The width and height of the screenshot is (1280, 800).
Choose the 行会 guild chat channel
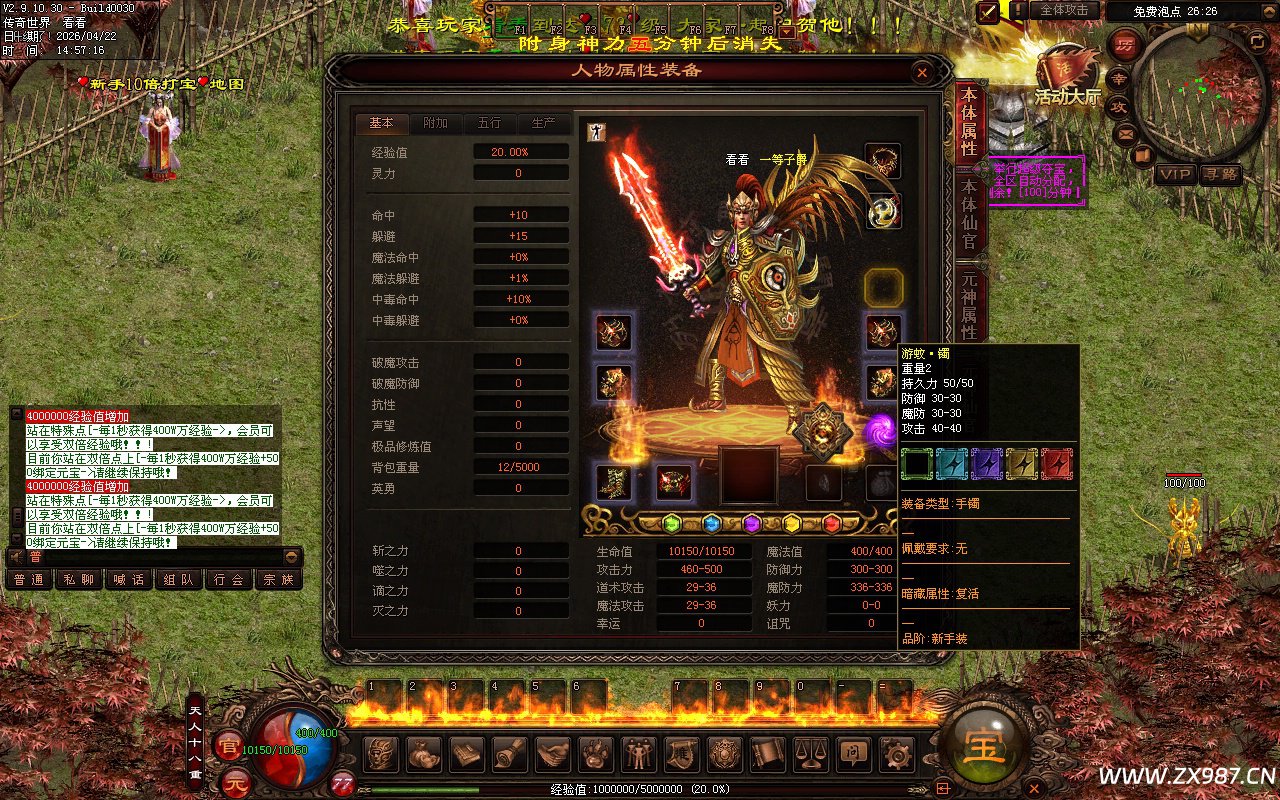tap(229, 579)
